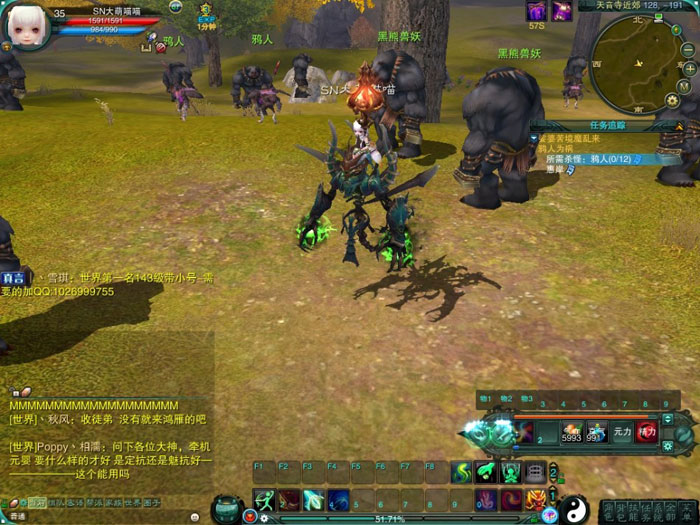
Task: Click the yin-yang emblem button
Action: [574, 509]
